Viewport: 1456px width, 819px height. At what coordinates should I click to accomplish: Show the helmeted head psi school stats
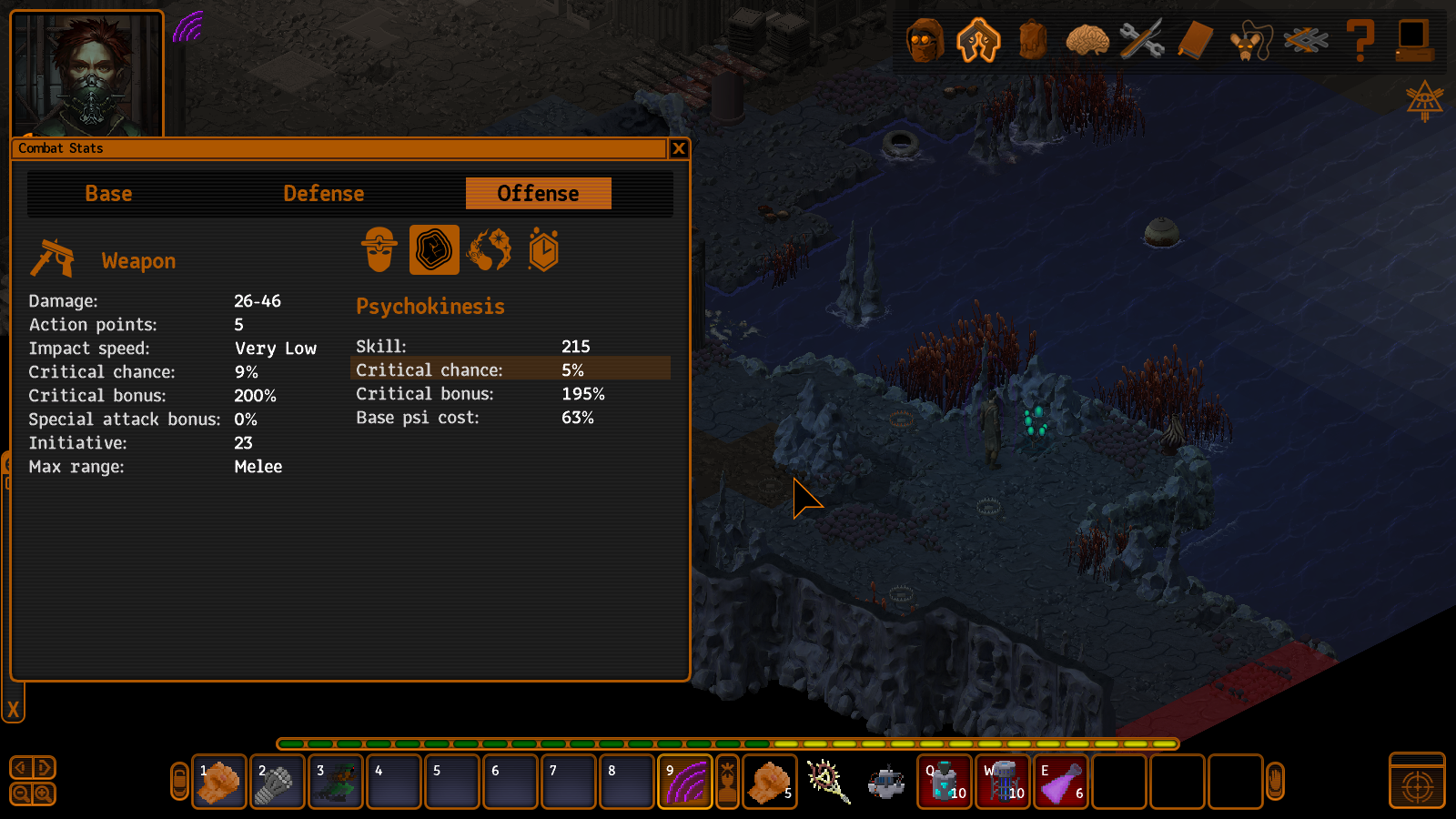(x=379, y=250)
